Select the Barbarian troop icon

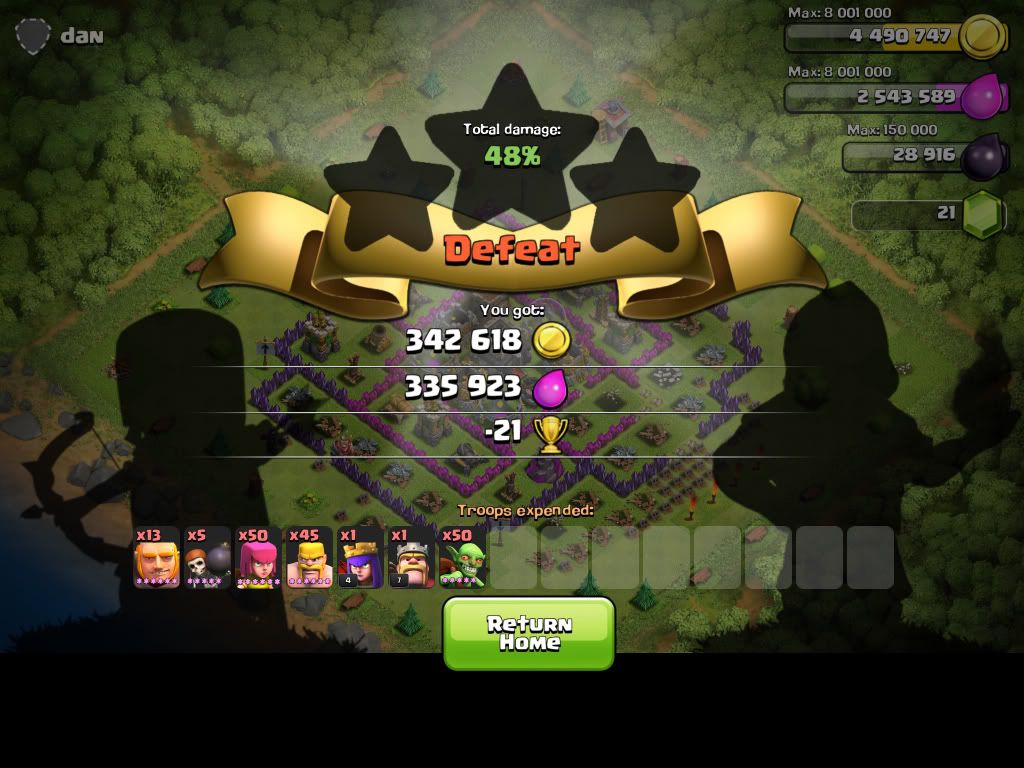310,558
